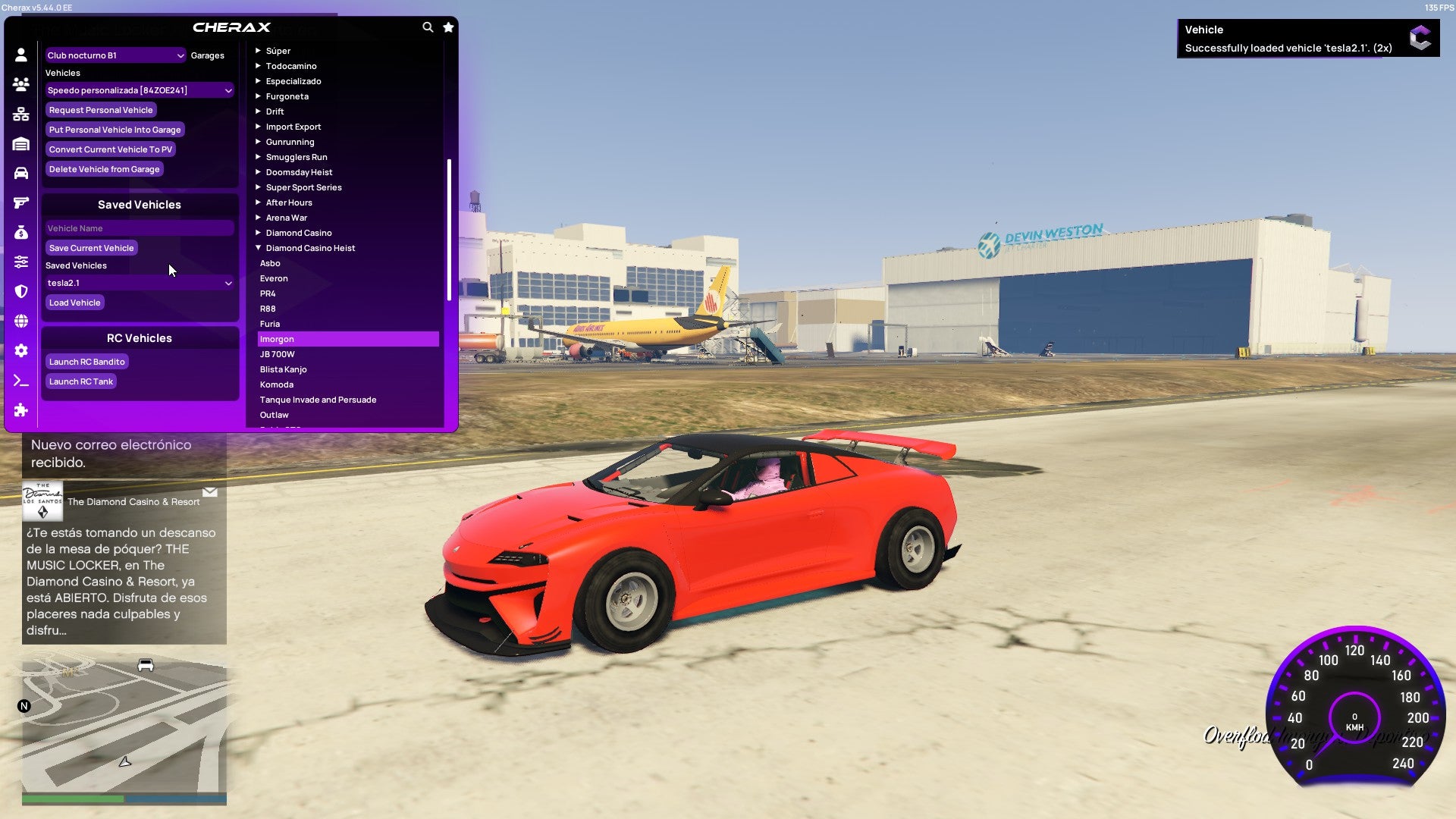Open the online players sidebar icon
The image size is (1456, 819).
click(20, 84)
